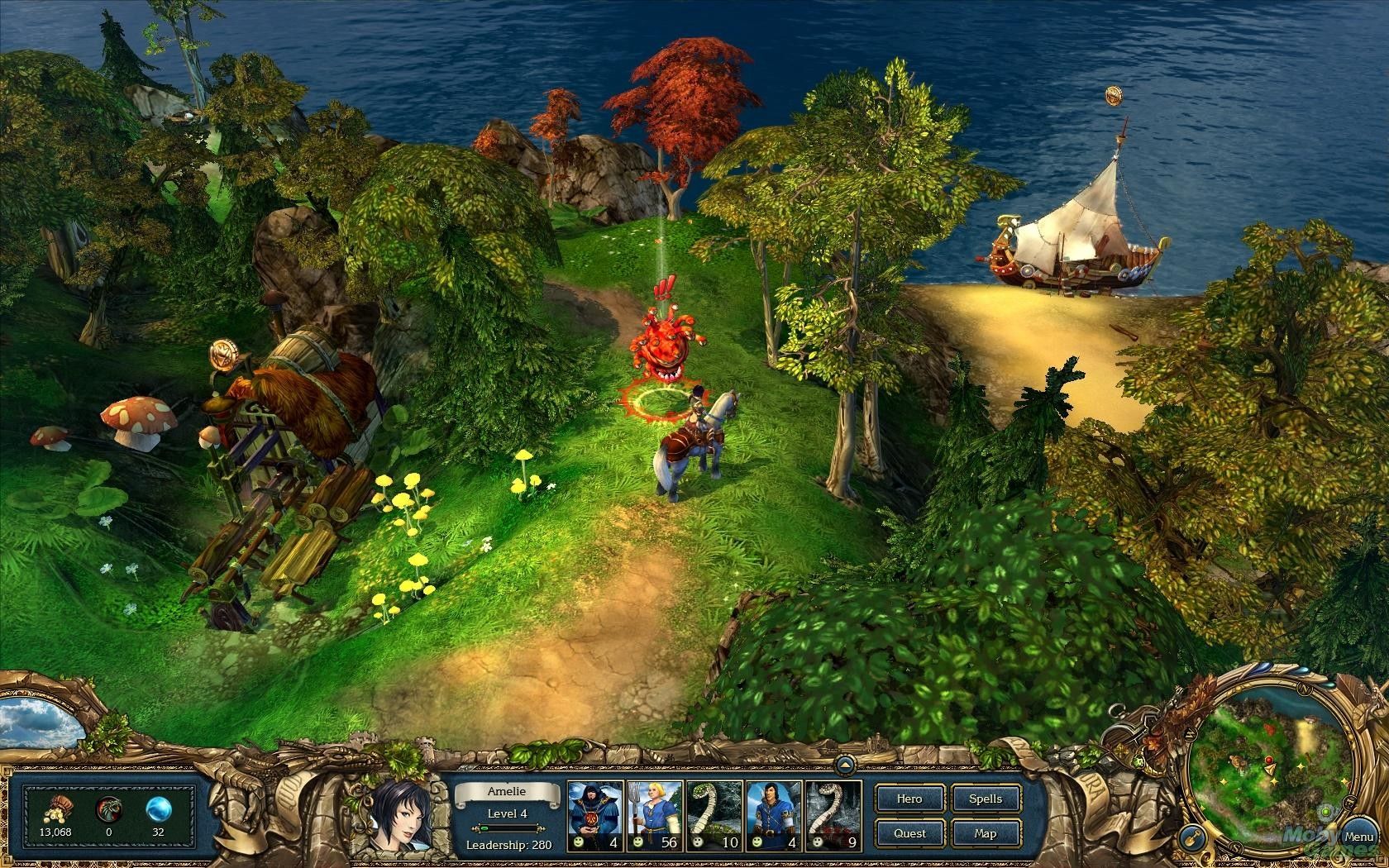Open the game Menu
The image size is (1389, 868).
coord(1358,837)
